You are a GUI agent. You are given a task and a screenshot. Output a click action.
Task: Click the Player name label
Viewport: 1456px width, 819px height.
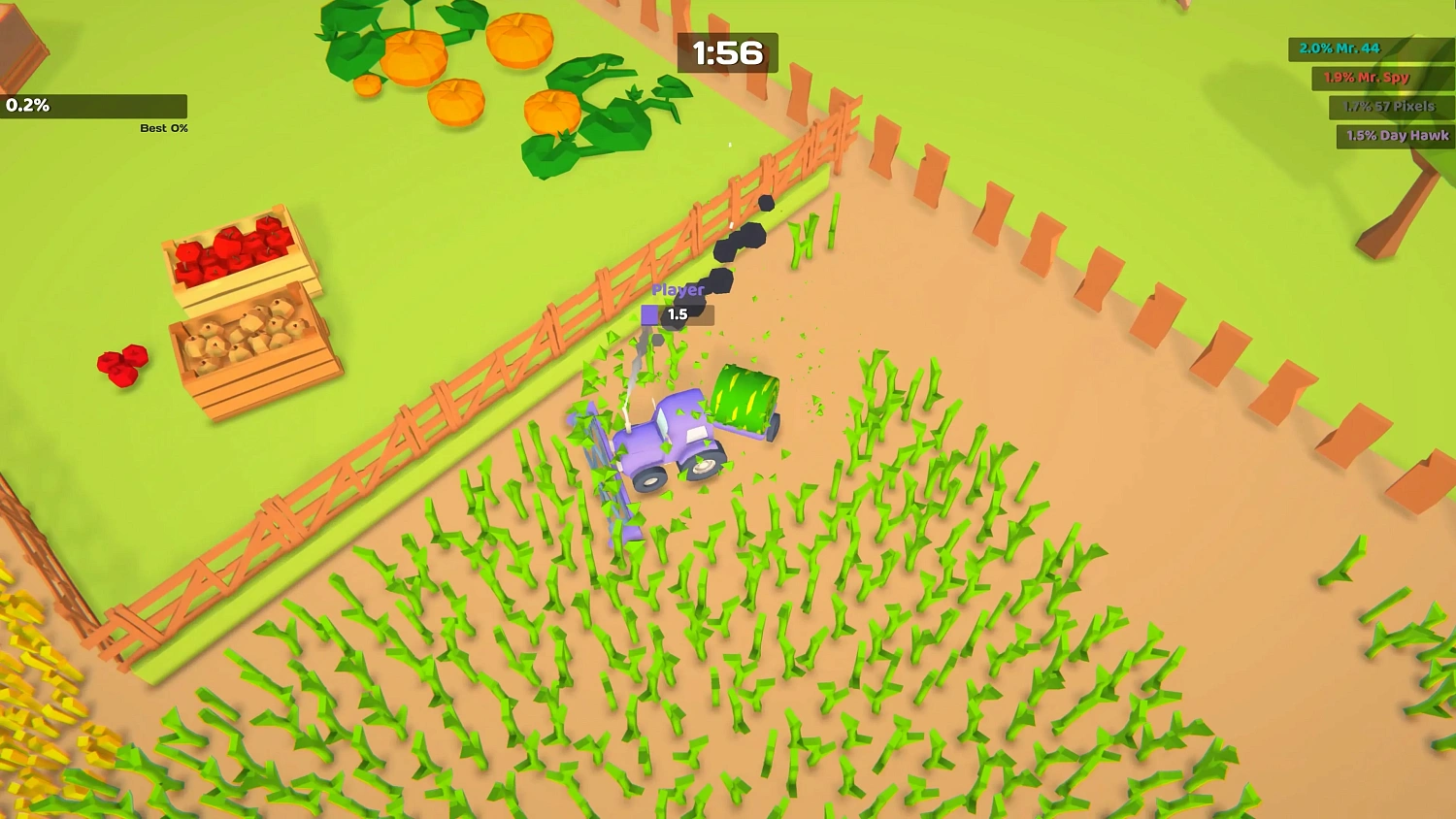[x=678, y=289]
